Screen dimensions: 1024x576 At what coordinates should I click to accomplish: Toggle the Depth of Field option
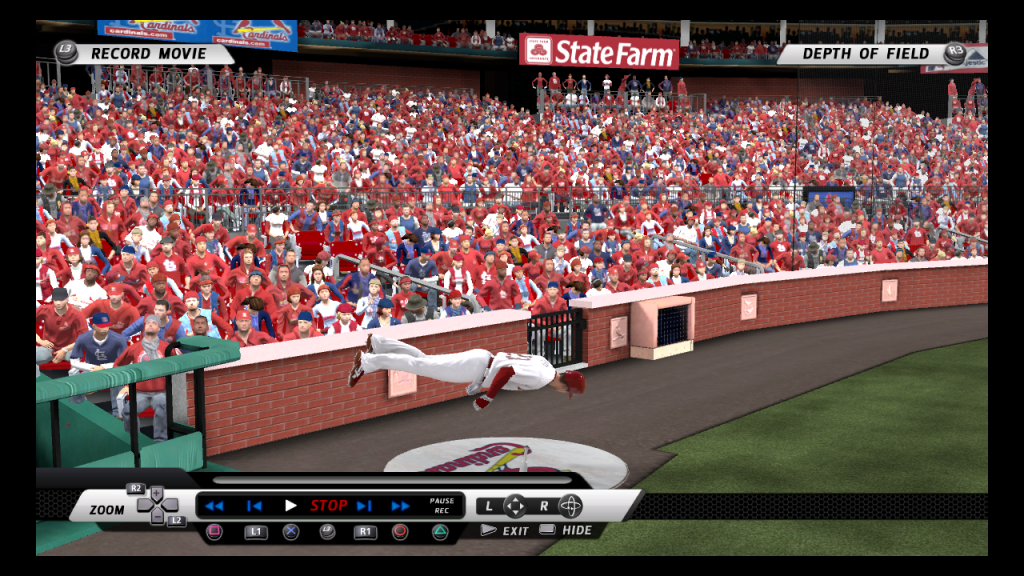pos(865,54)
